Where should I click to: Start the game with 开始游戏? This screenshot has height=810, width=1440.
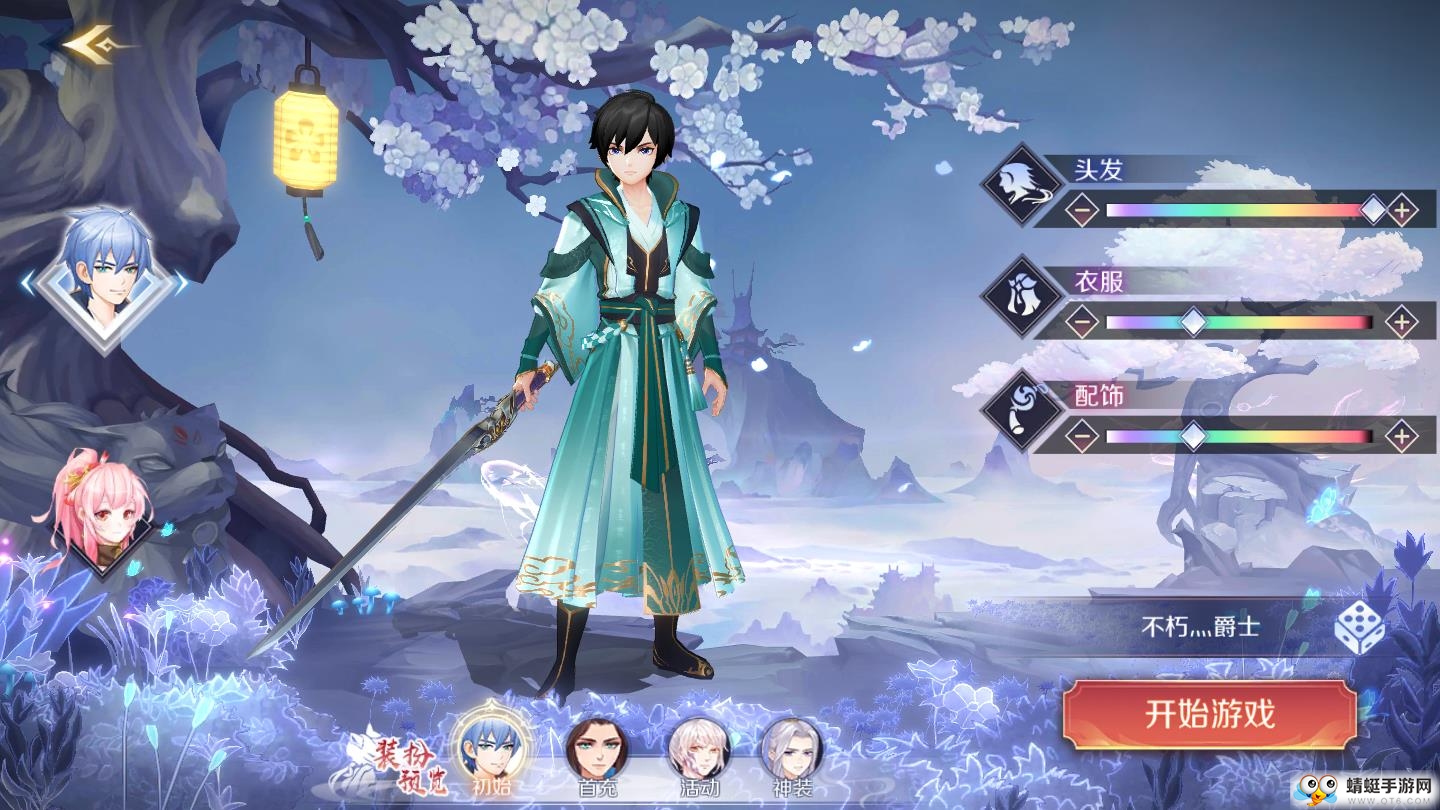1210,715
